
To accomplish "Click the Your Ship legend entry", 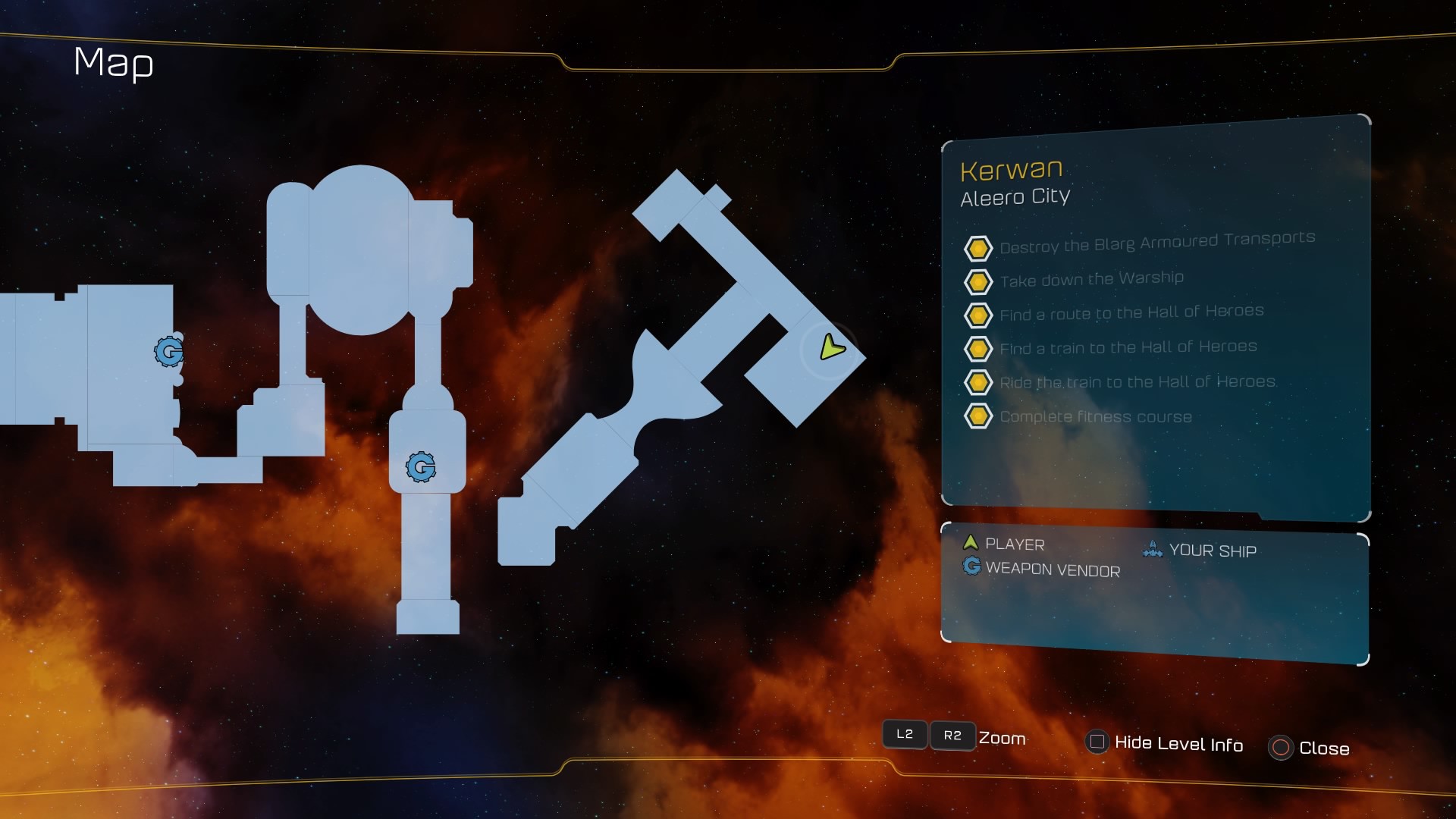I will tap(1212, 551).
